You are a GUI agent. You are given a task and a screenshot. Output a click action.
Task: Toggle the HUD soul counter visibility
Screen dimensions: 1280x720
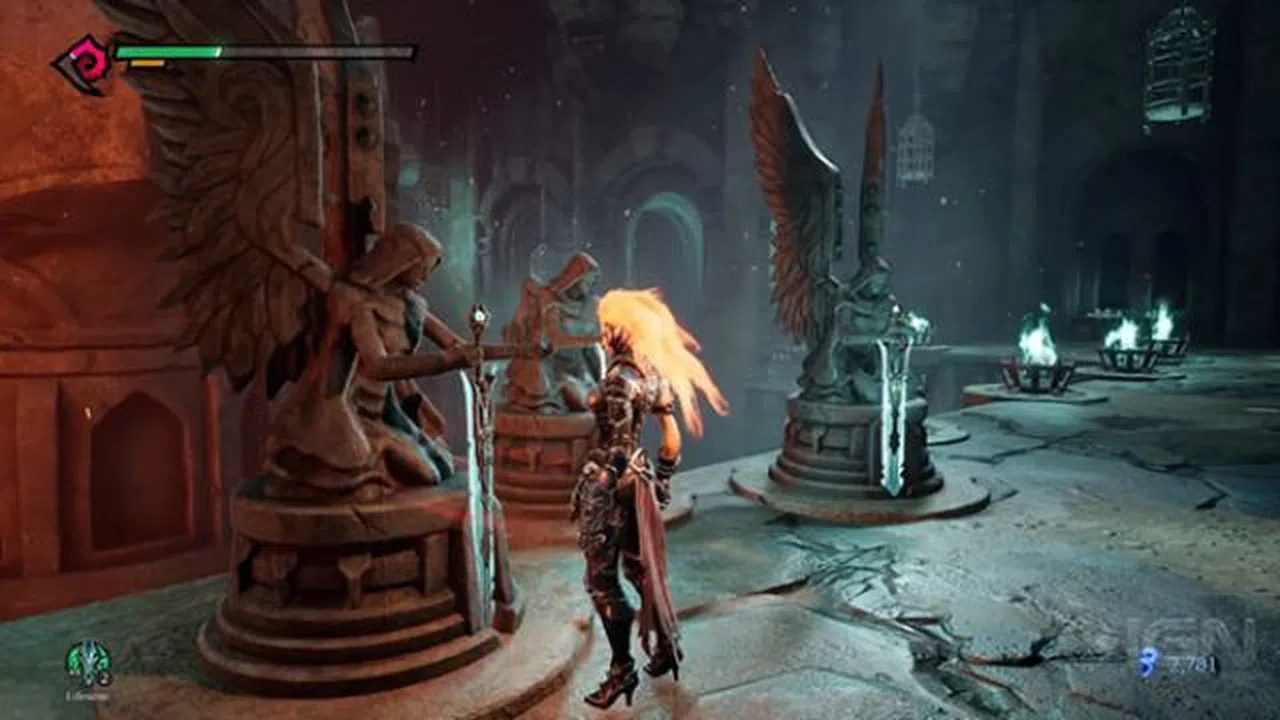[1192, 661]
